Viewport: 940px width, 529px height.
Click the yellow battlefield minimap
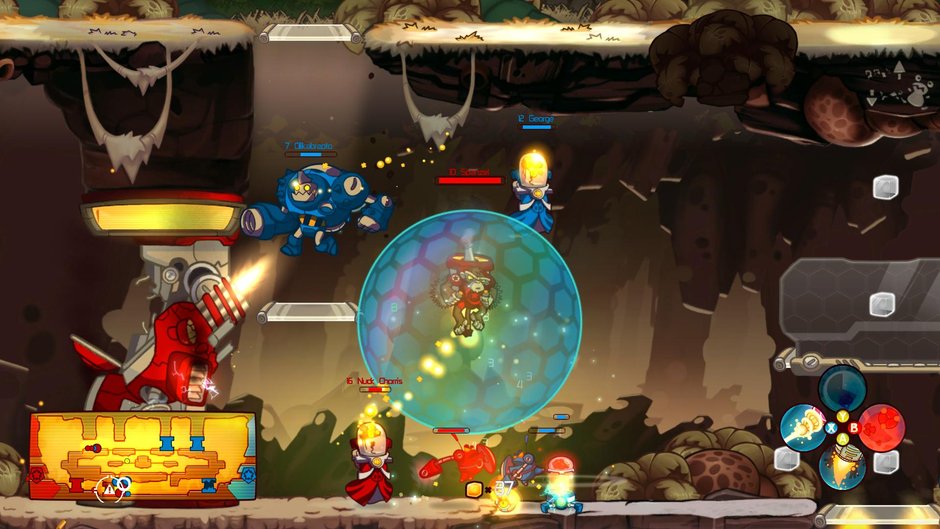tap(142, 456)
